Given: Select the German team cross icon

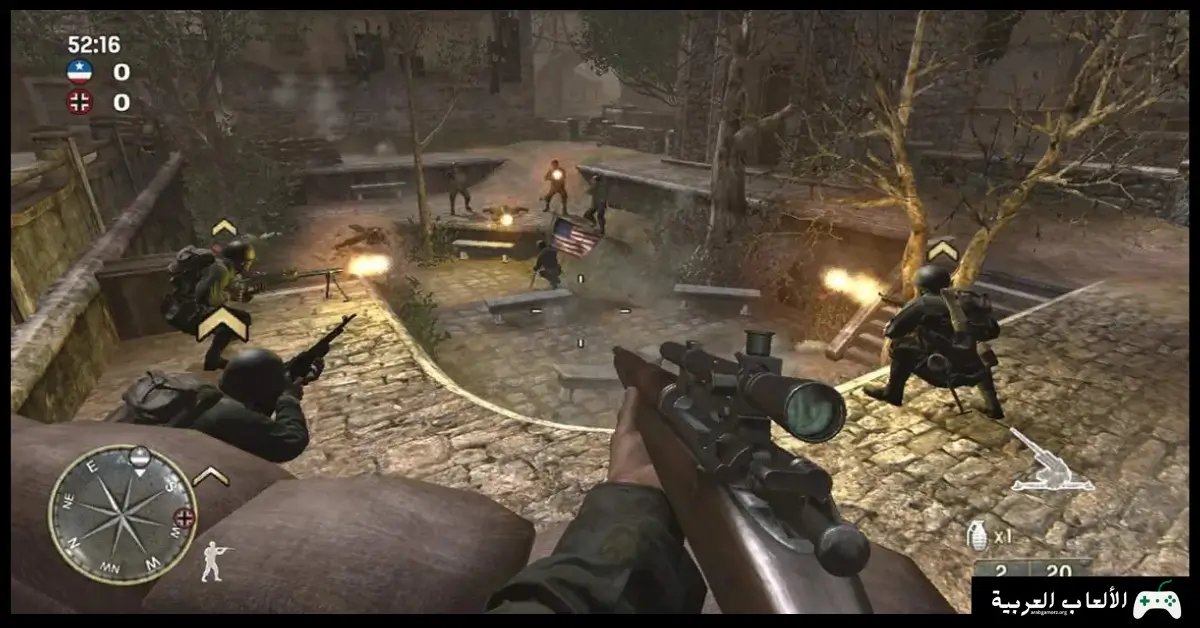Looking at the screenshot, I should tap(79, 101).
